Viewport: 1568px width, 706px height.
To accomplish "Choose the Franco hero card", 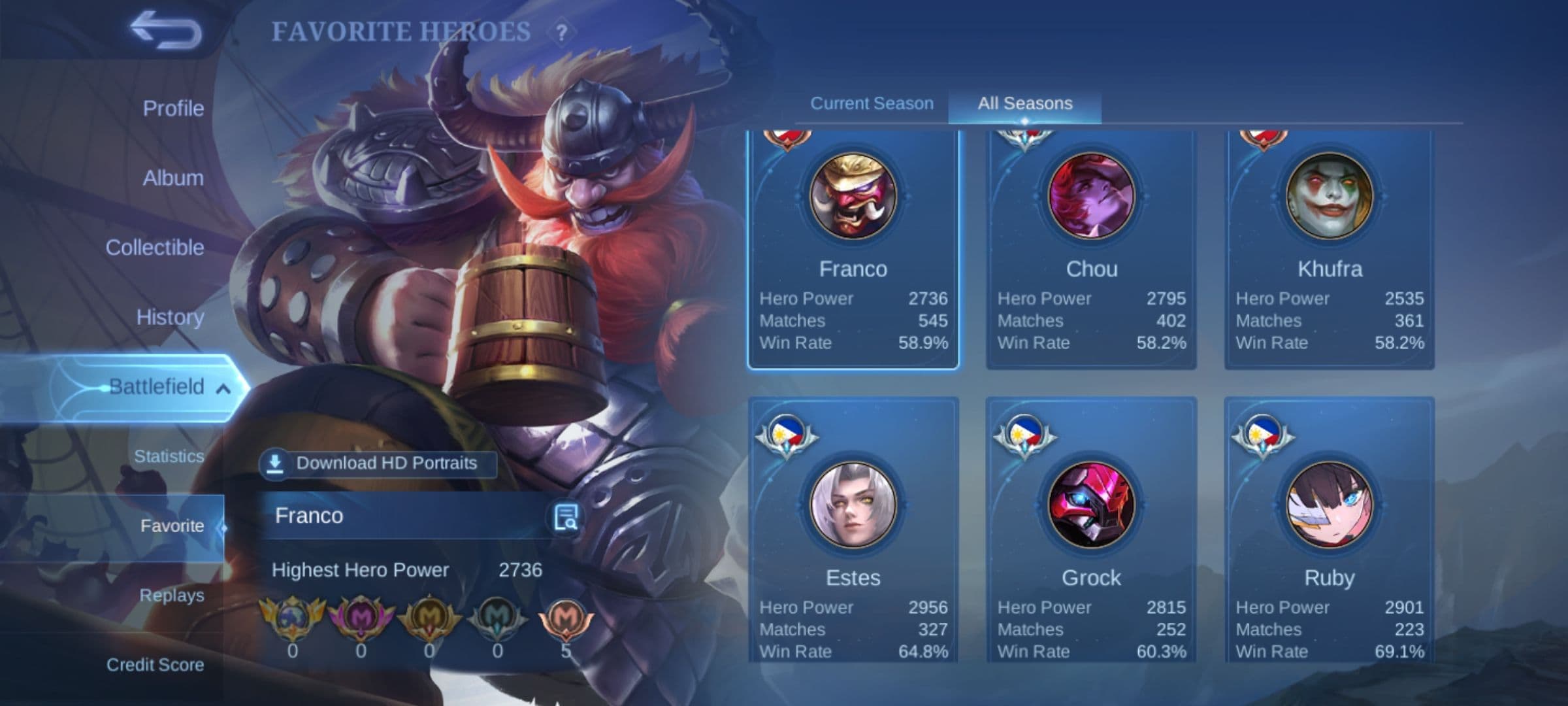I will point(853,248).
